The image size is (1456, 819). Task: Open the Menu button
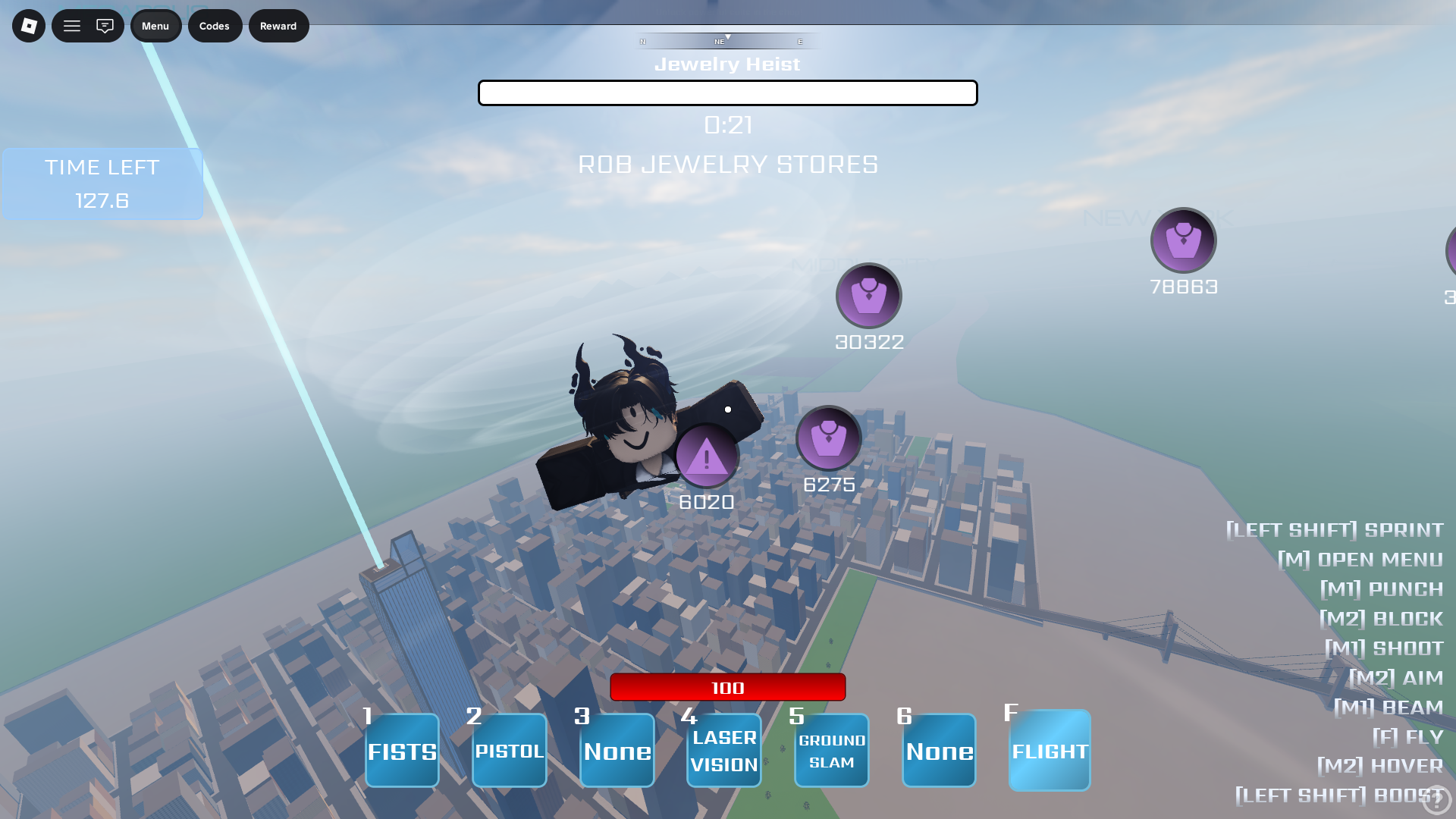155,25
